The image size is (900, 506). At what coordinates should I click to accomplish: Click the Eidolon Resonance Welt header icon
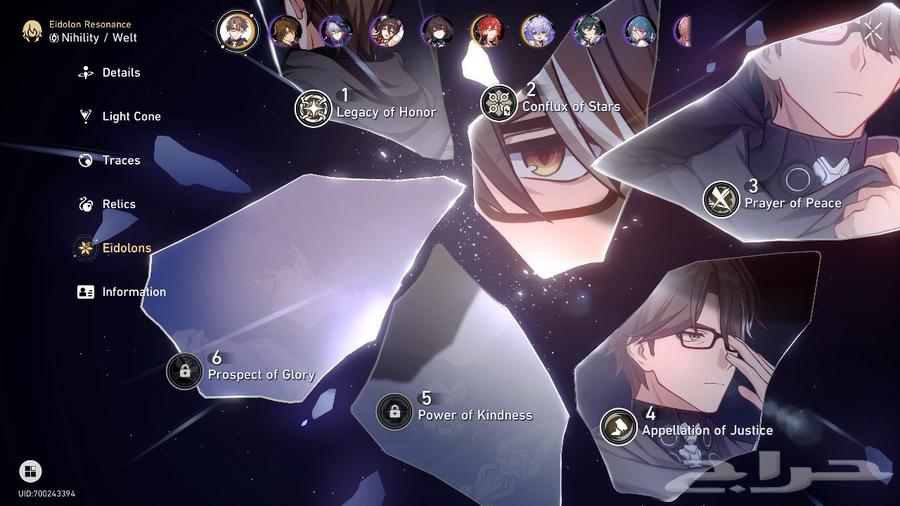[x=34, y=31]
